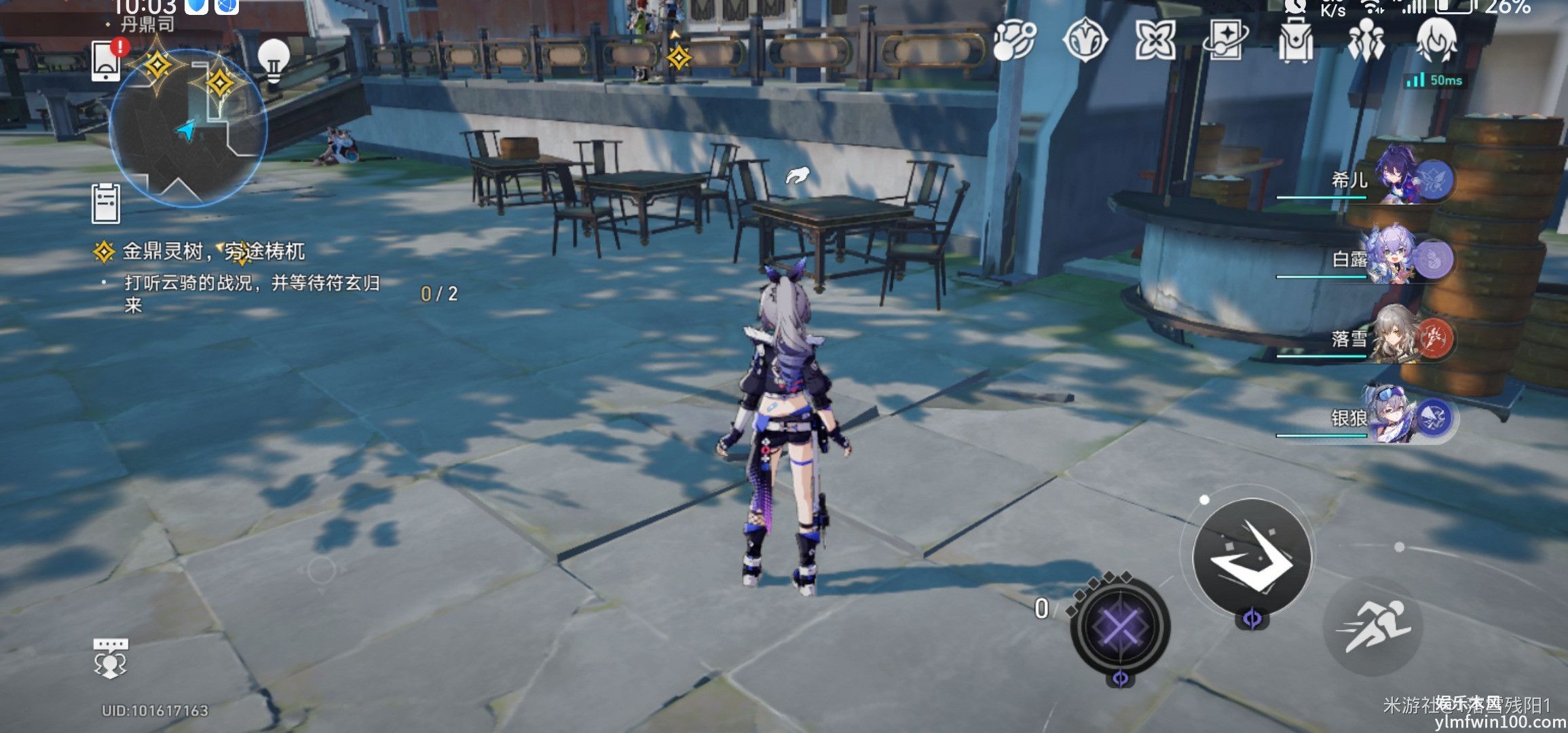1568x733 pixels.
Task: Tap the running figure sprint button
Action: coord(1373,626)
